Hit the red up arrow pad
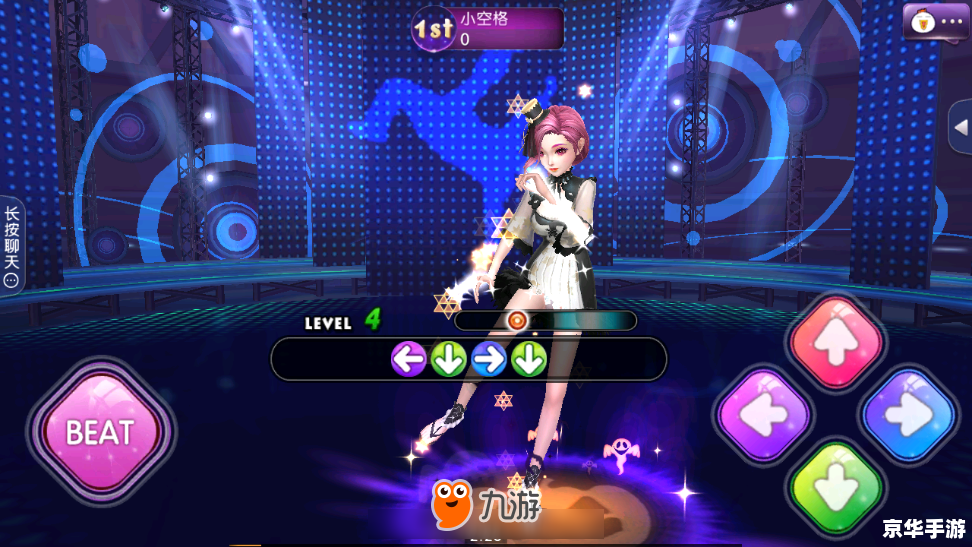Screen dimensions: 972x547 click(836, 343)
